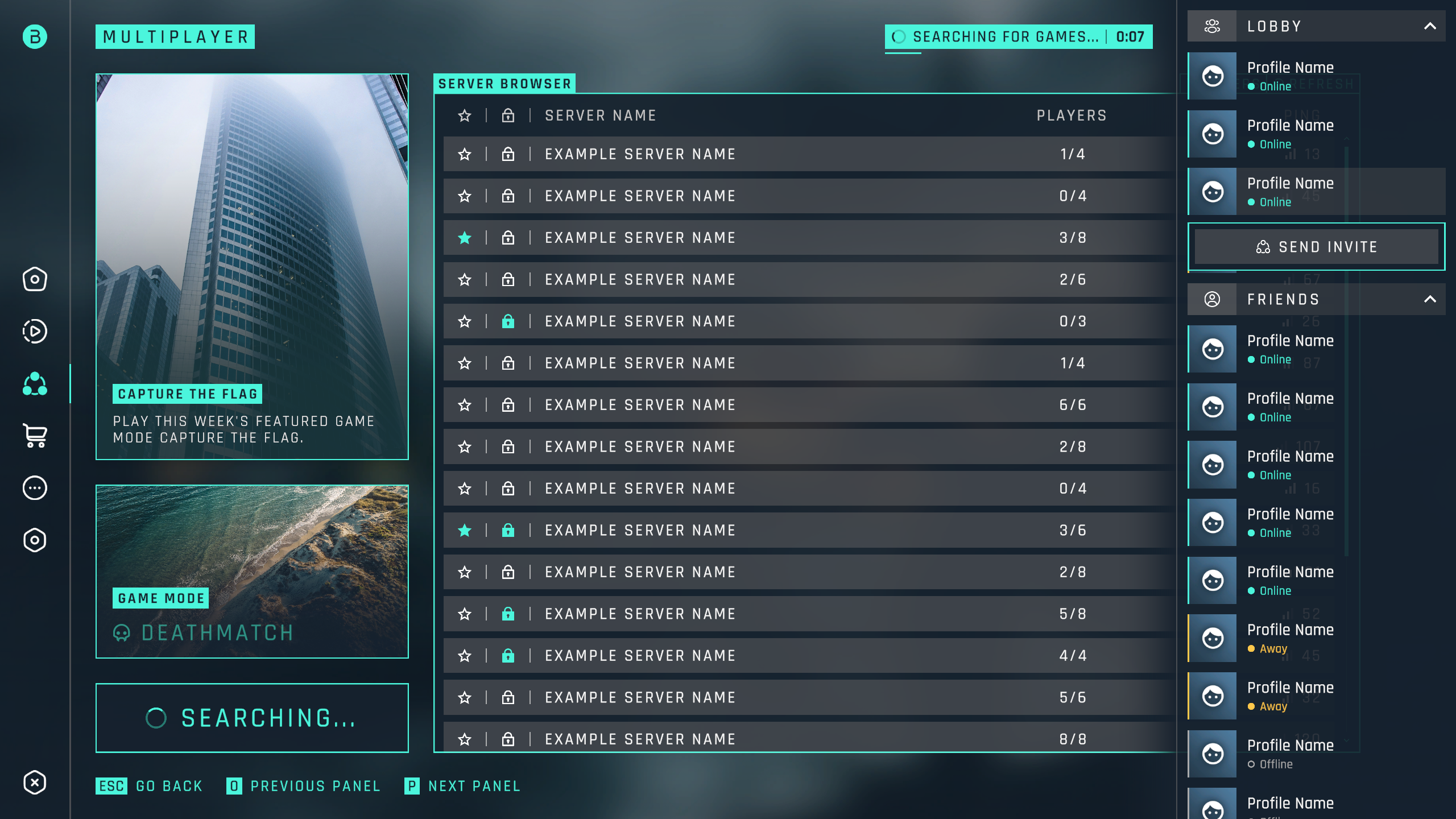Click the close X icon in sidebar
Image resolution: width=1456 pixels, height=819 pixels.
point(35,783)
